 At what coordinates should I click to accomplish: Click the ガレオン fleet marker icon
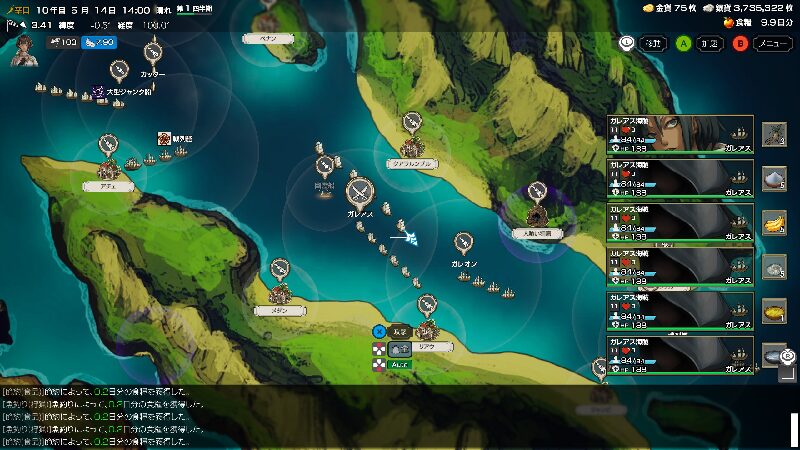point(463,243)
